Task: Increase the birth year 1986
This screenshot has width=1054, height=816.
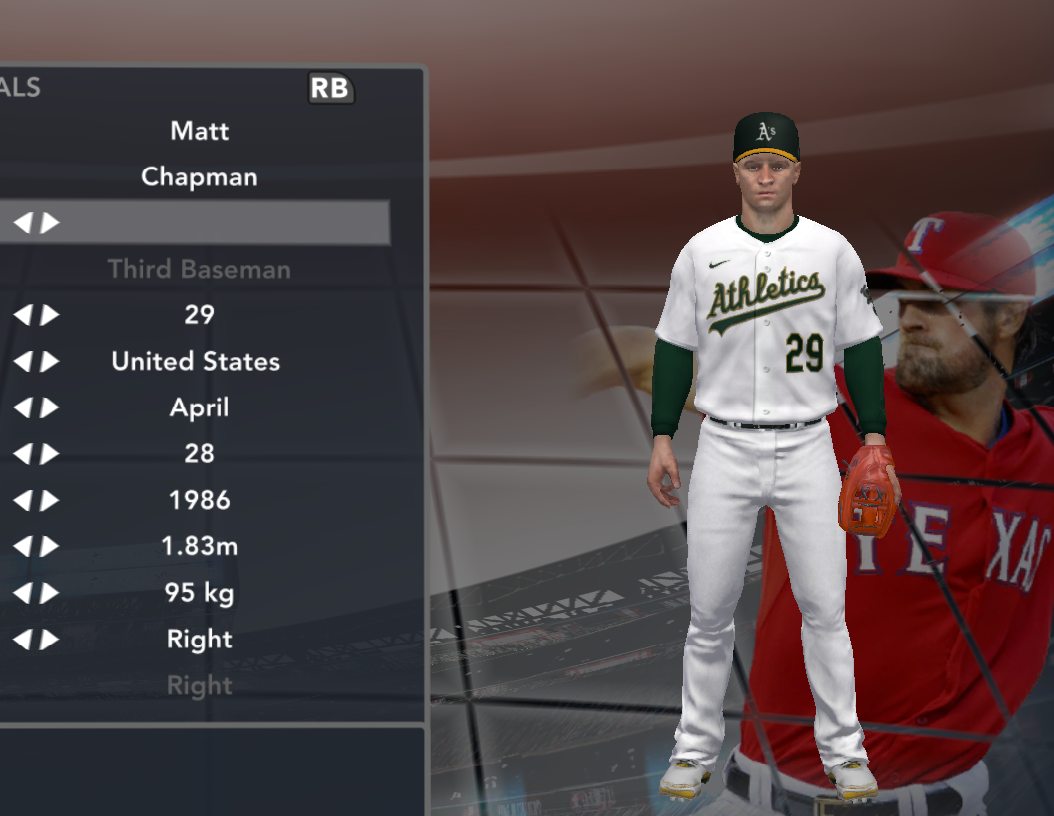Action: point(50,500)
